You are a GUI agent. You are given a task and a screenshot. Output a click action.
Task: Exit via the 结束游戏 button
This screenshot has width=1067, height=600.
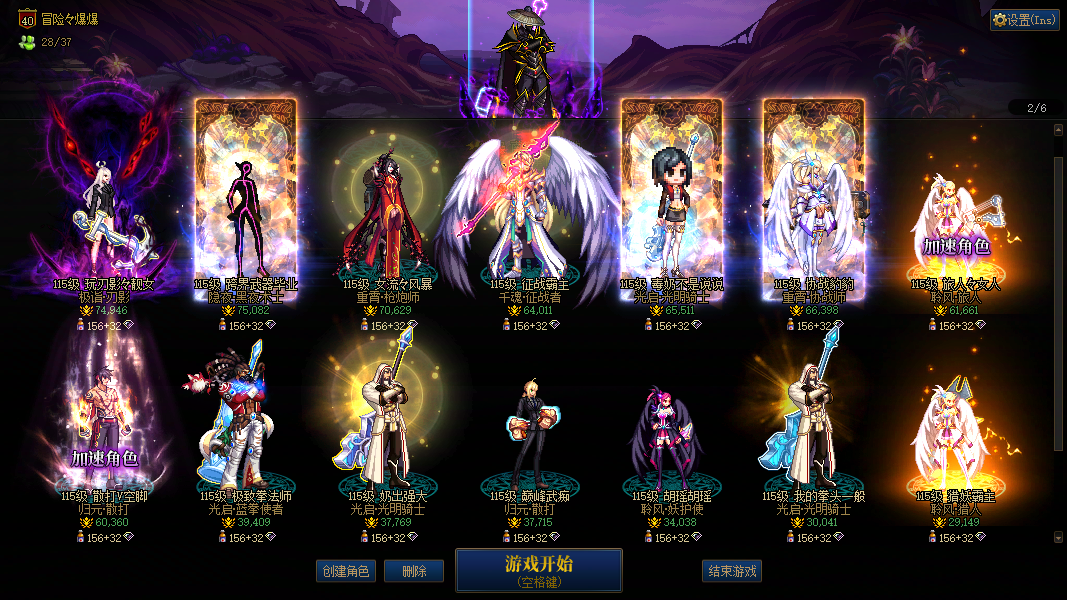[732, 571]
